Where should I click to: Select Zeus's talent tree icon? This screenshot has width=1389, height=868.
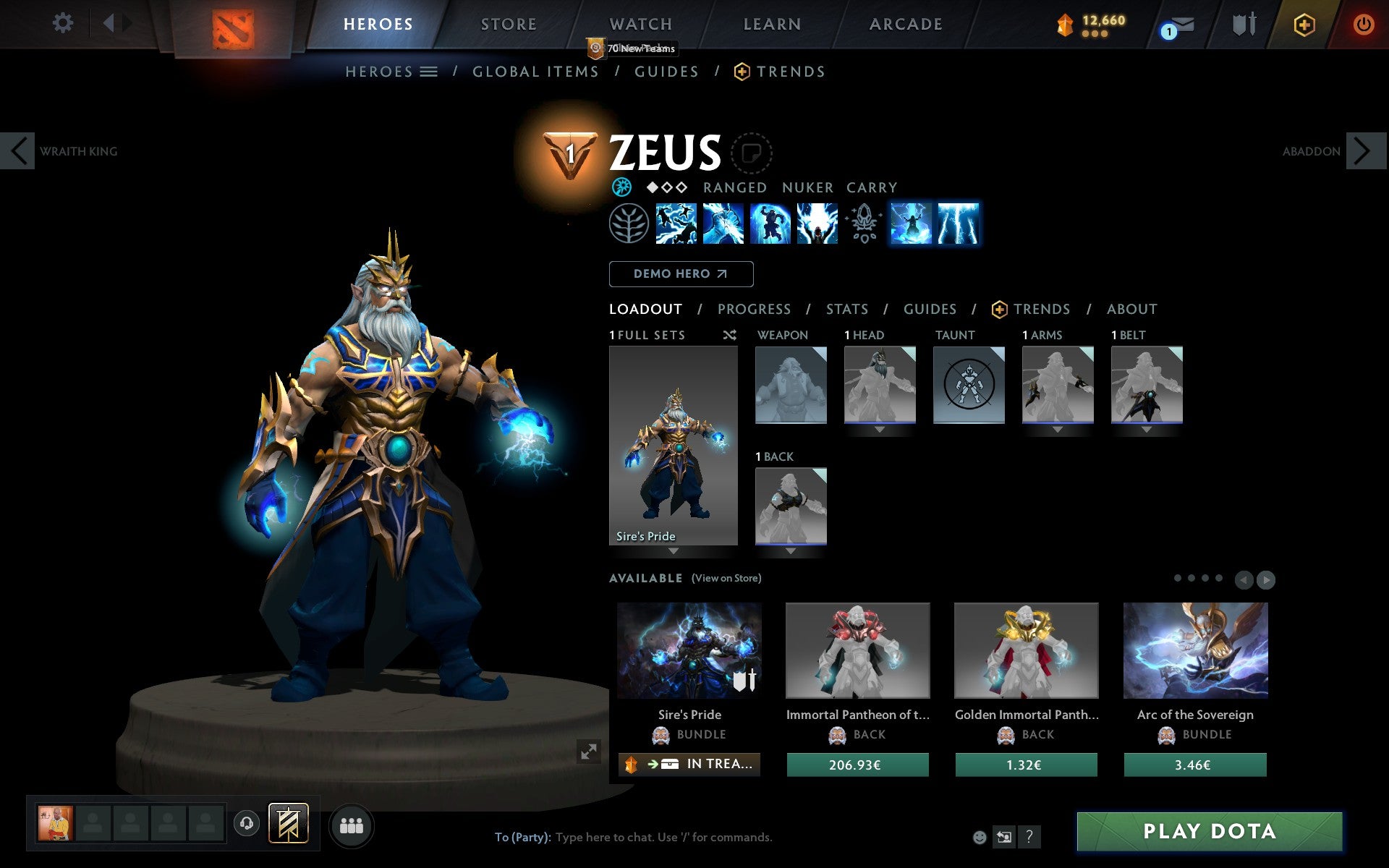[x=628, y=224]
